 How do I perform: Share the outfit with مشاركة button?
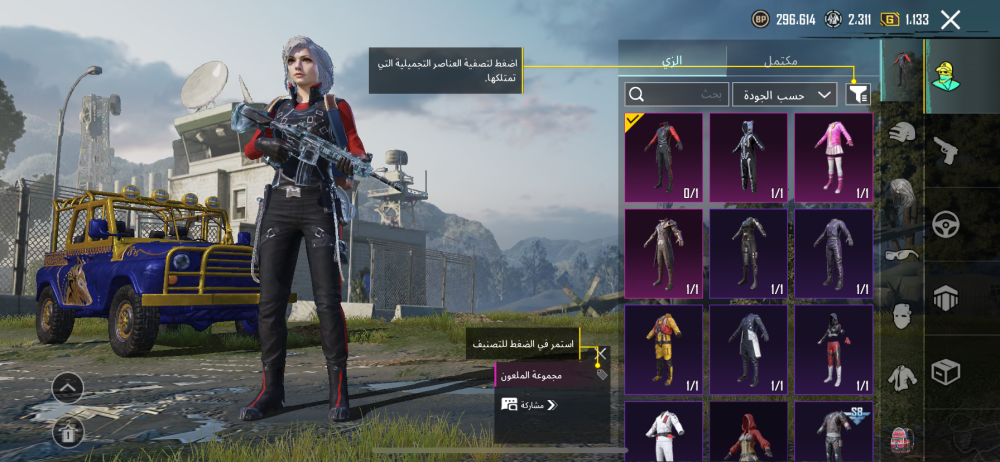(529, 405)
